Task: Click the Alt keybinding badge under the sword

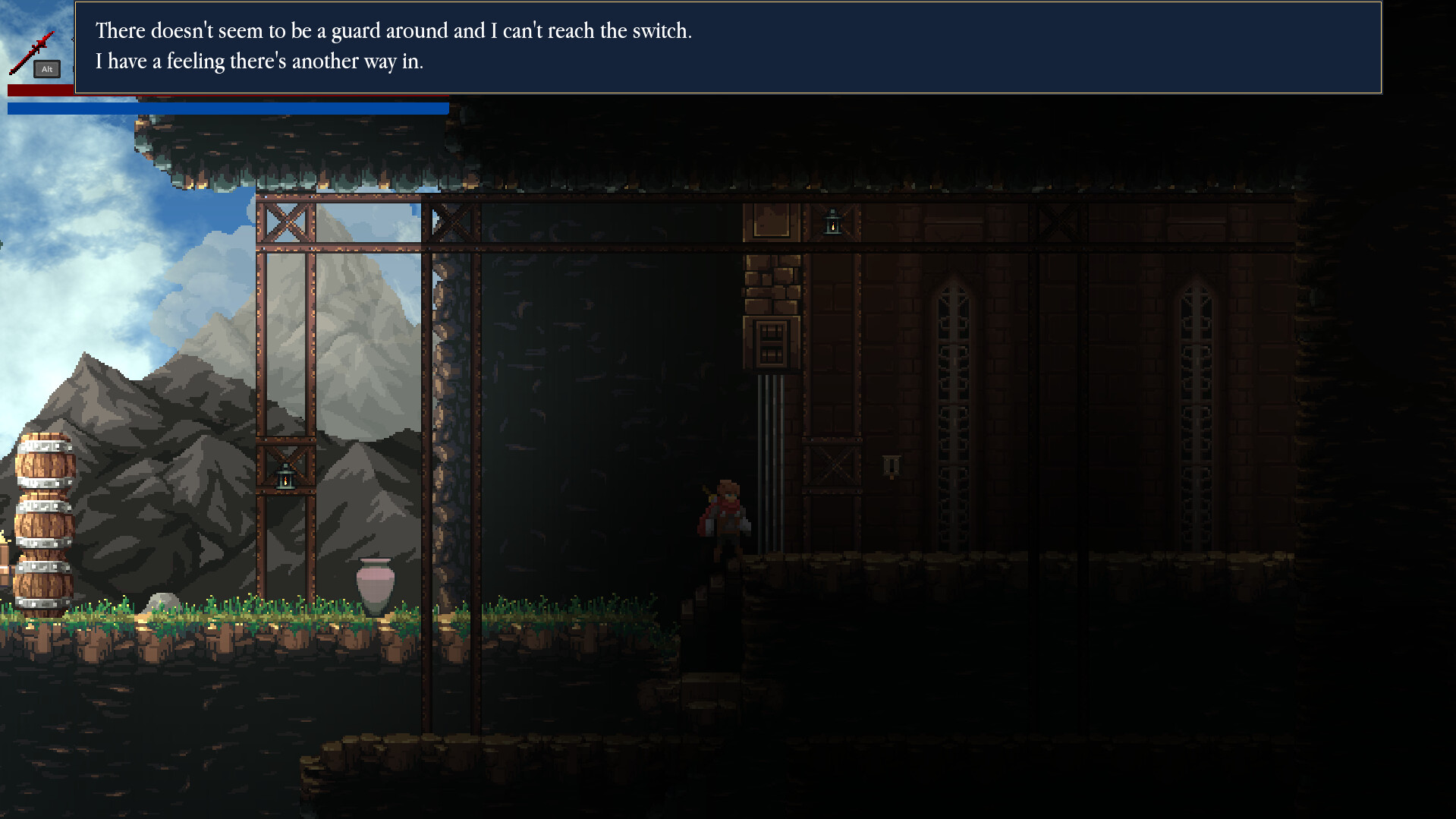Action: [x=46, y=69]
